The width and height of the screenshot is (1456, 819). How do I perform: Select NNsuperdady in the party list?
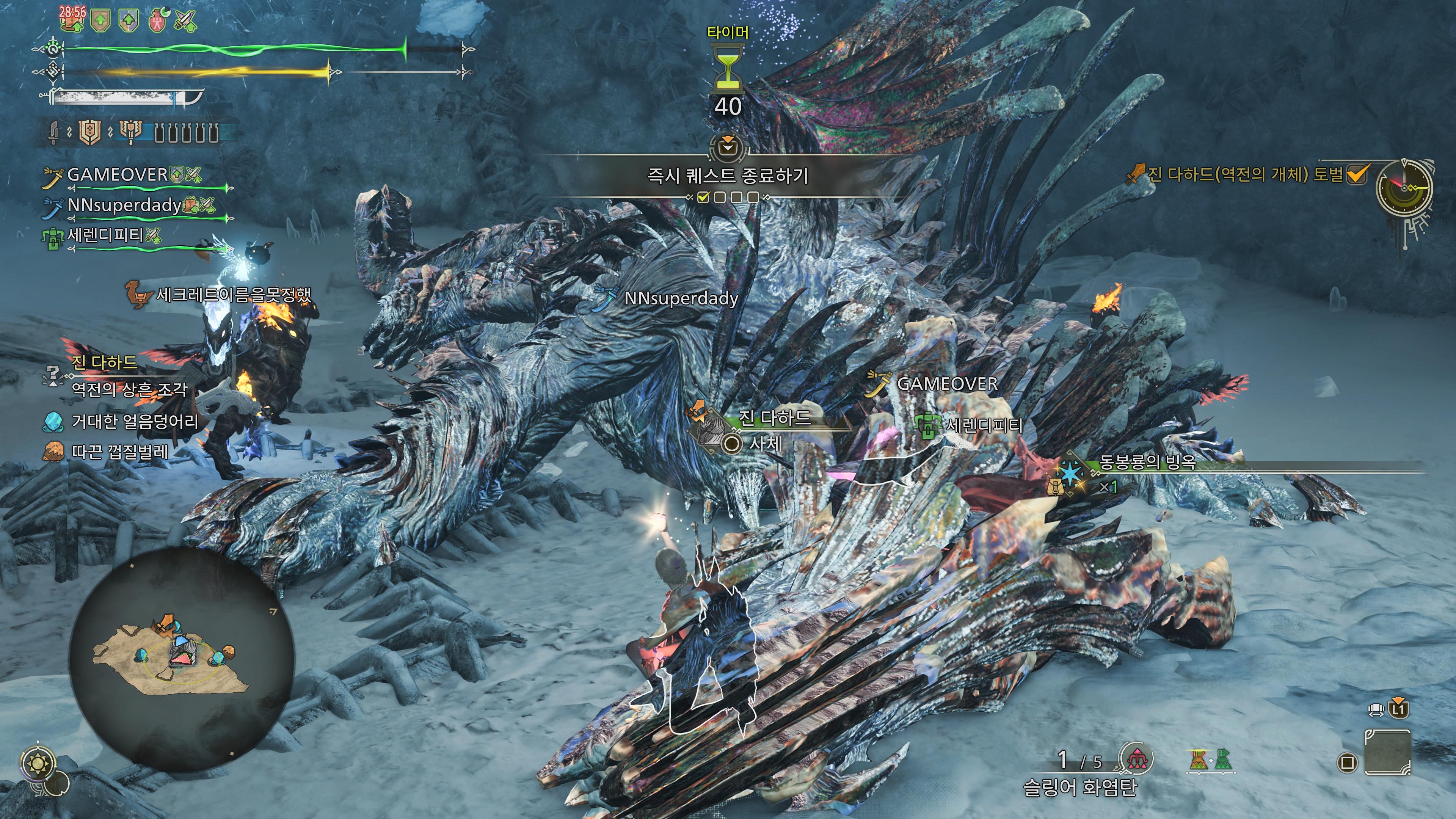124,205
